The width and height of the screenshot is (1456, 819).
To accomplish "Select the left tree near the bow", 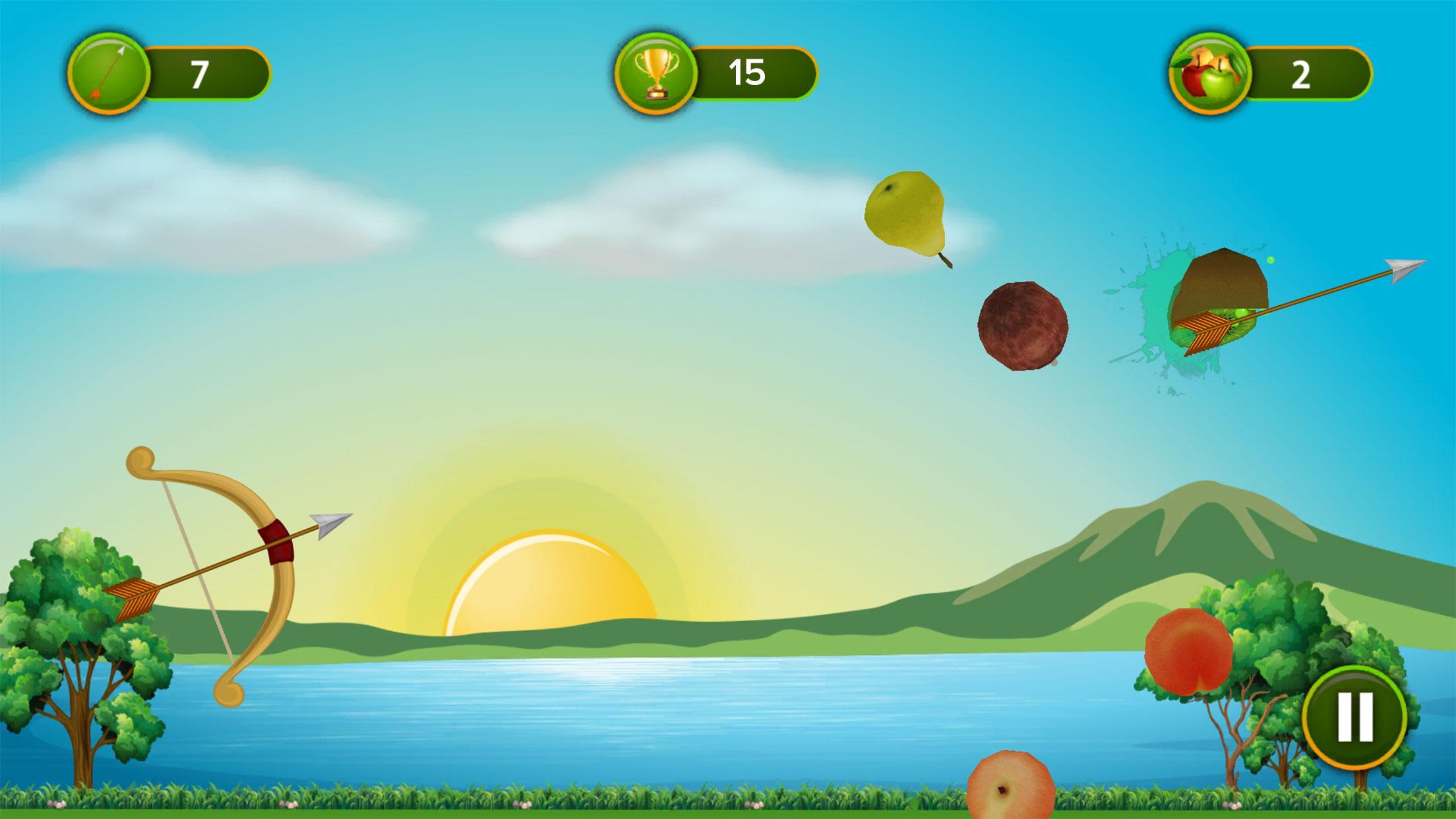I will click(x=79, y=659).
